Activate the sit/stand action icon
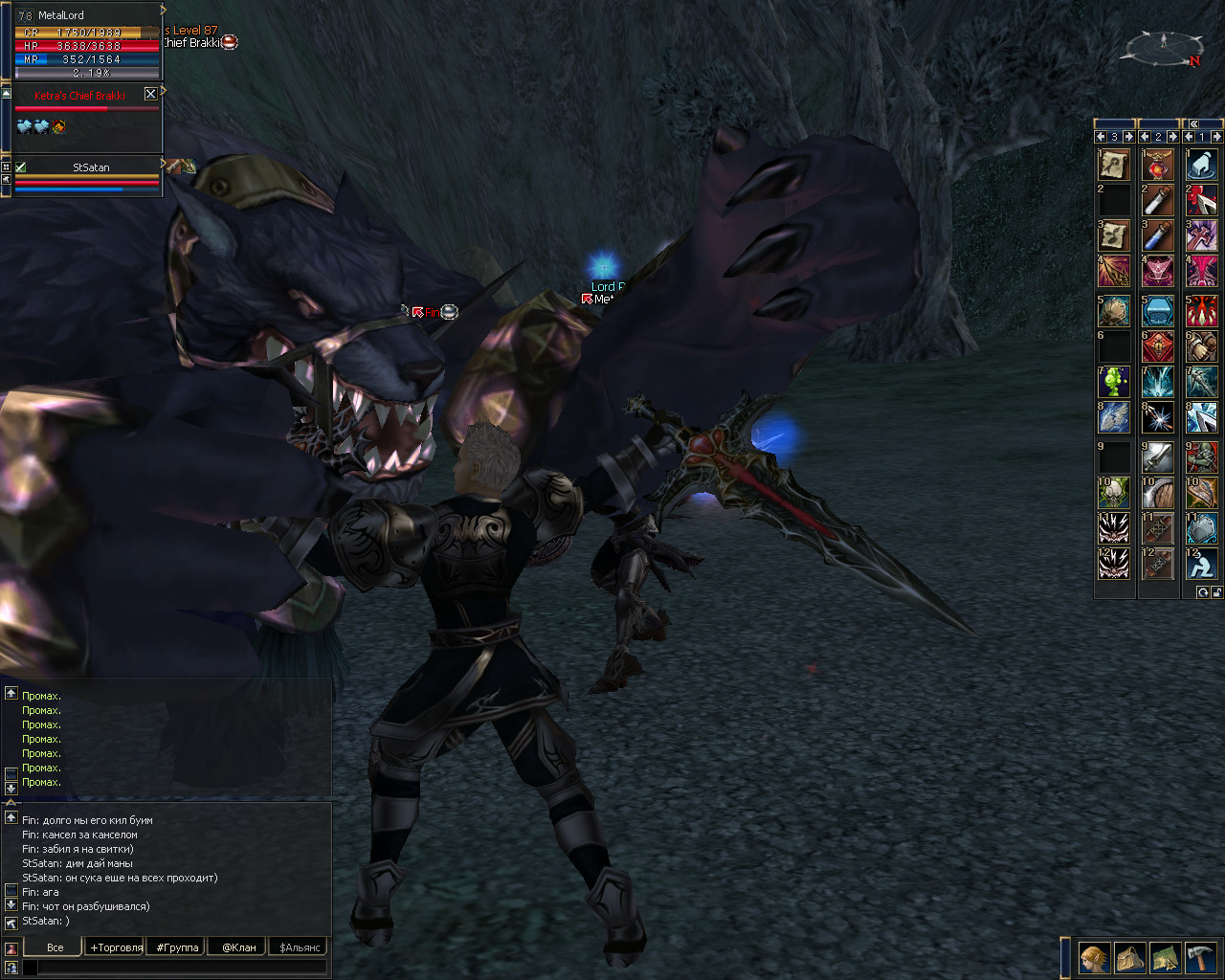Screen dimensions: 1225x980 coord(1202,564)
